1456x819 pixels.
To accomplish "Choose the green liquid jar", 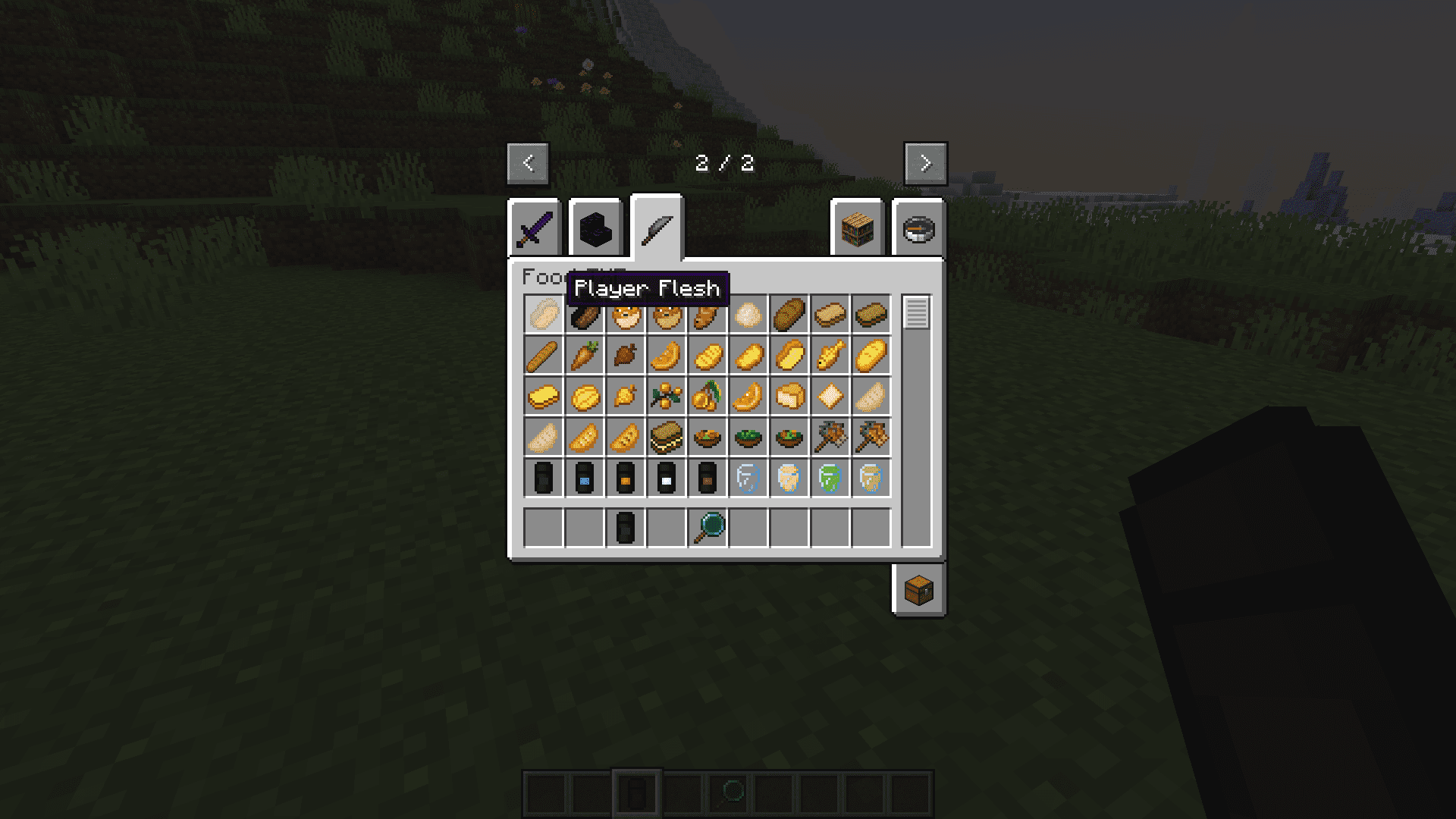I will pyautogui.click(x=830, y=479).
